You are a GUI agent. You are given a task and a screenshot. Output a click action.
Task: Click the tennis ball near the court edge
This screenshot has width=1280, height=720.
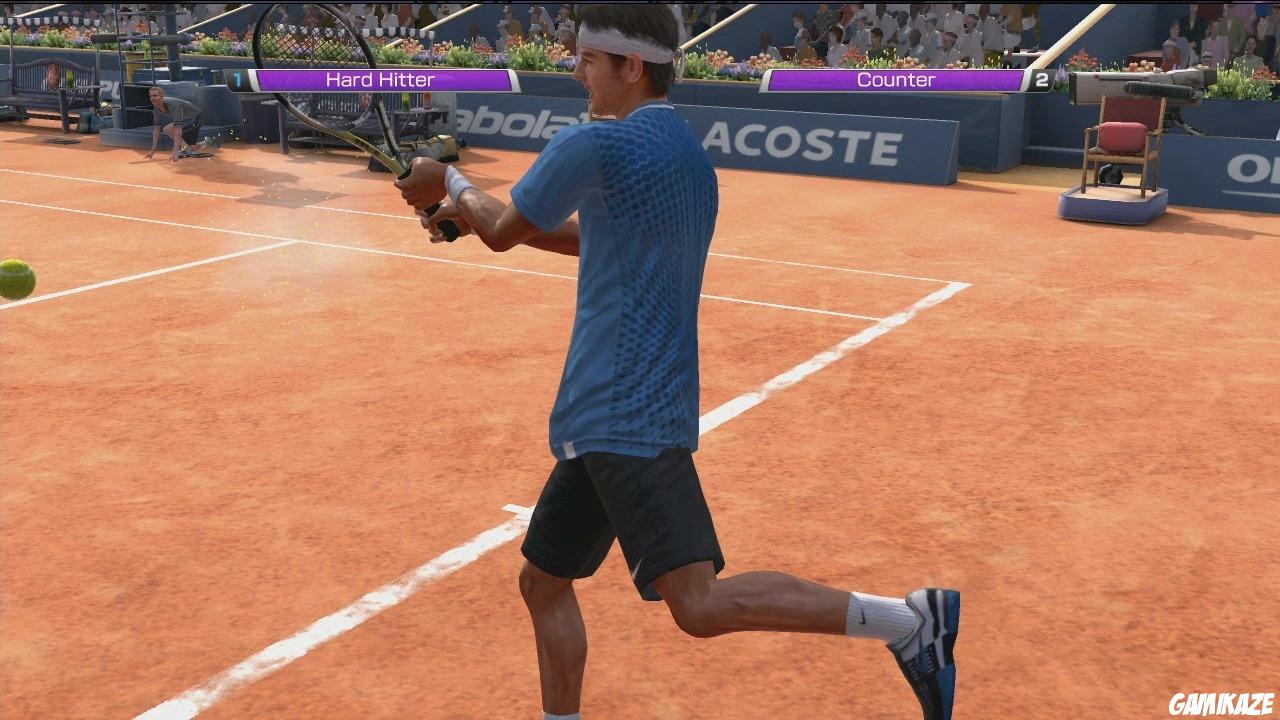tap(12, 277)
